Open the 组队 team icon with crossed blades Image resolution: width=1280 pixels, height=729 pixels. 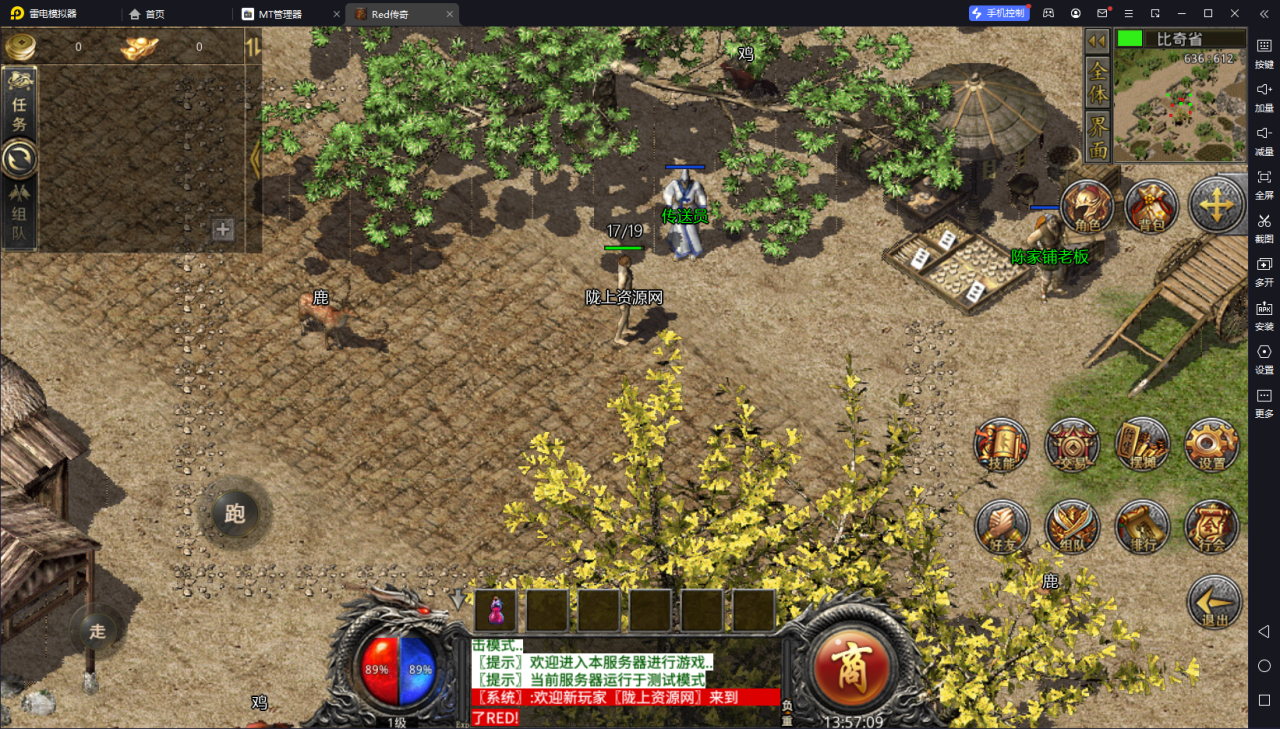coord(1072,527)
